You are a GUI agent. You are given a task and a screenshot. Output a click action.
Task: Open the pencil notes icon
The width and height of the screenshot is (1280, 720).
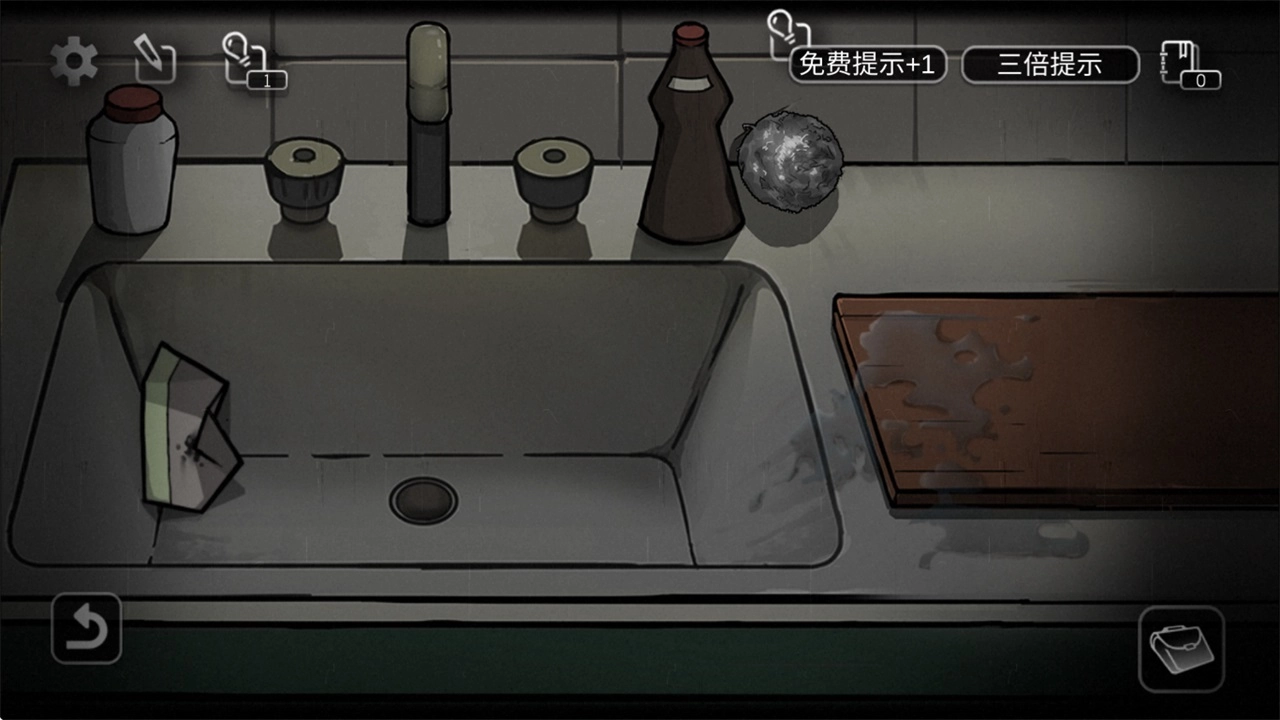click(155, 62)
